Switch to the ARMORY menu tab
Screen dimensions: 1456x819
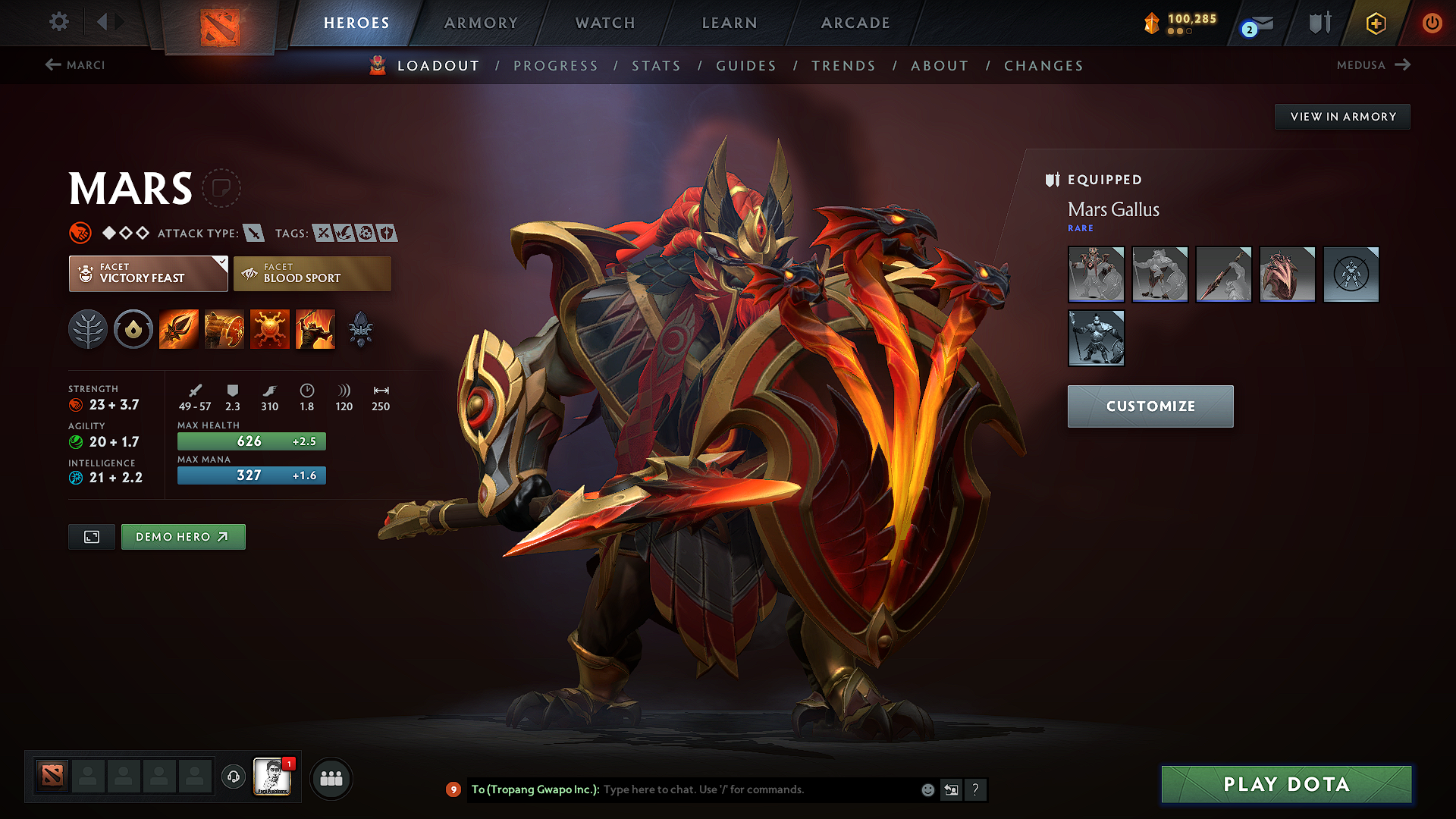tap(480, 23)
